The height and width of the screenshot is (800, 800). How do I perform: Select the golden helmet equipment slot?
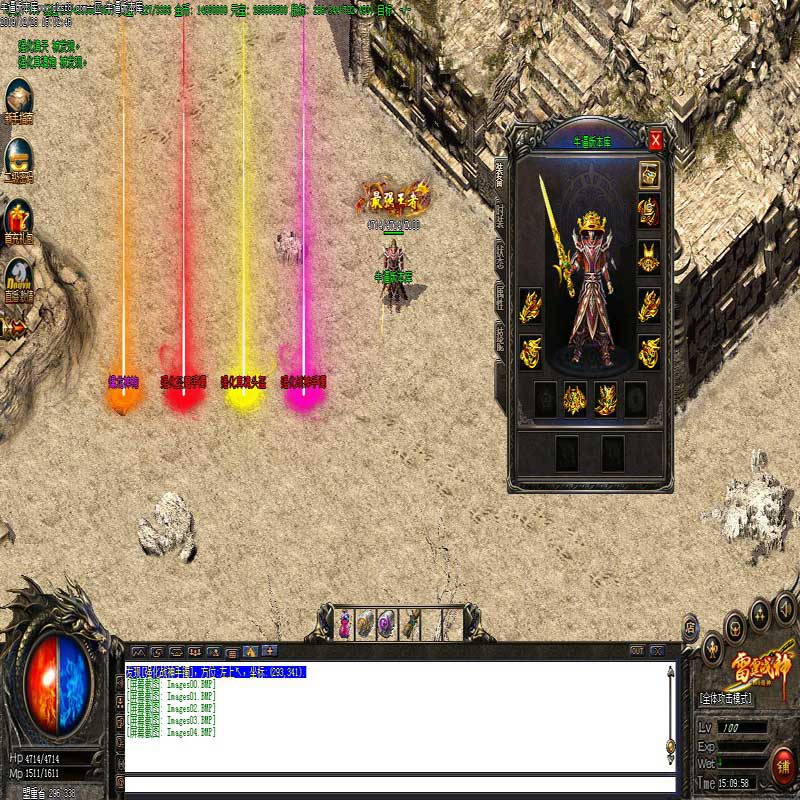pos(649,212)
